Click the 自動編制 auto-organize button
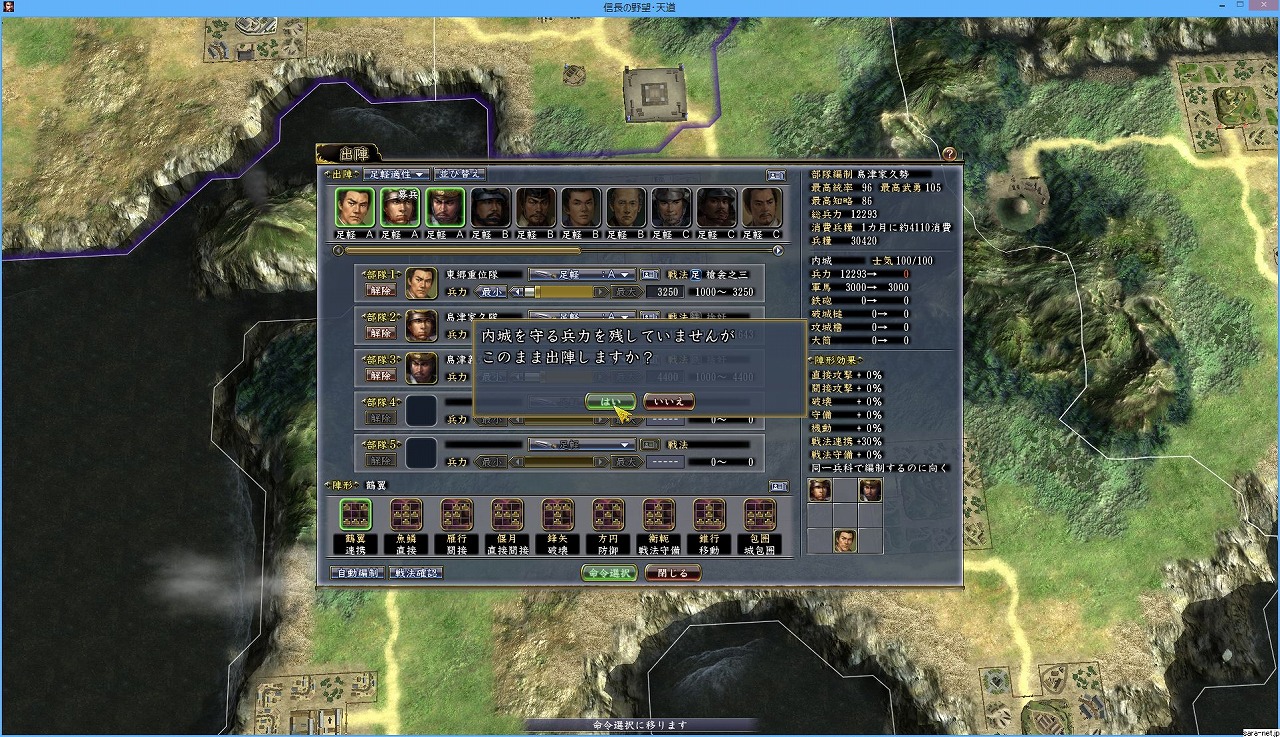Image resolution: width=1280 pixels, height=737 pixels. pos(357,573)
